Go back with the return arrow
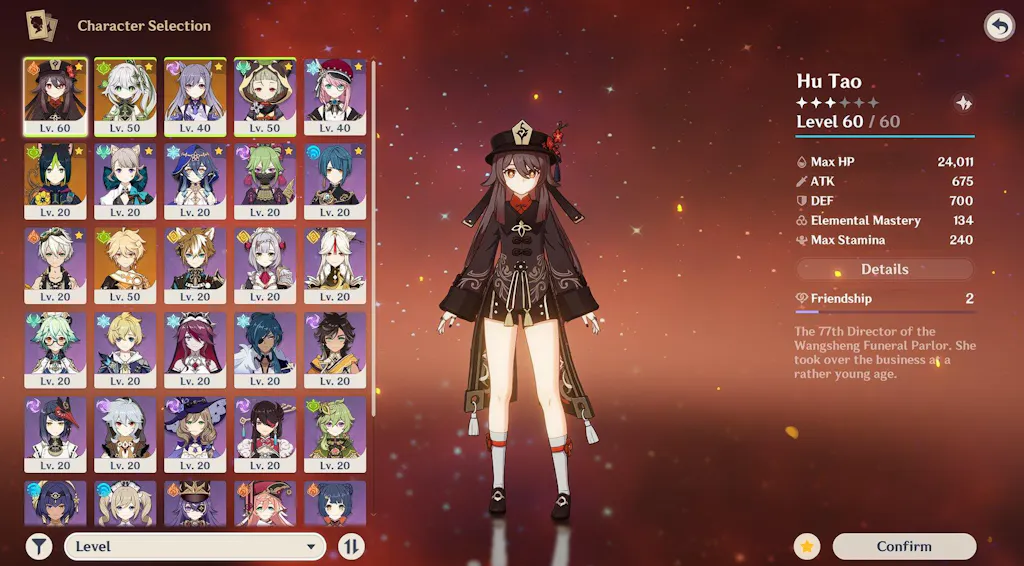The height and width of the screenshot is (566, 1024). pyautogui.click(x=998, y=26)
